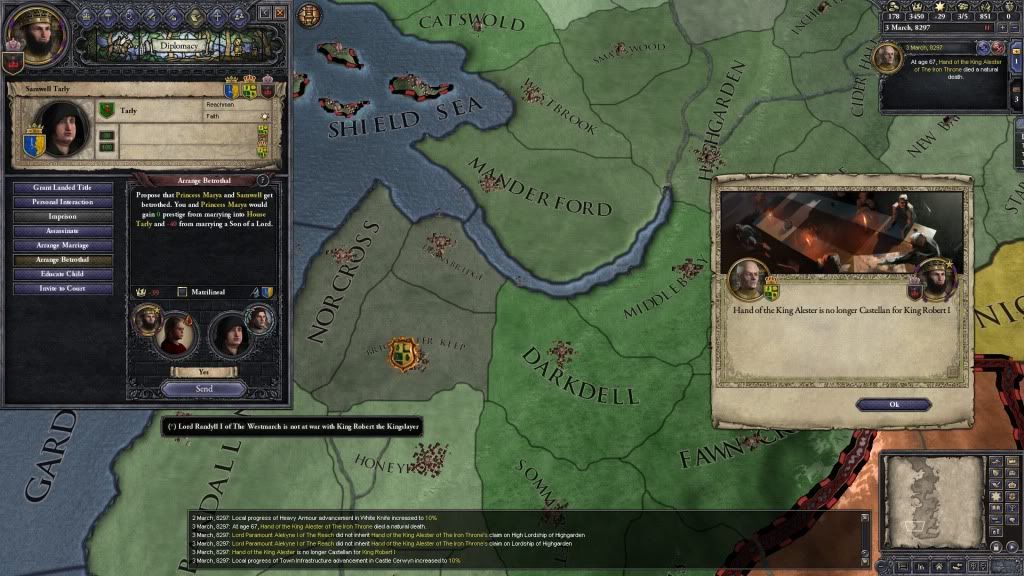Select the House Tarly coat of arms
The image size is (1024, 576).
pyautogui.click(x=107, y=110)
